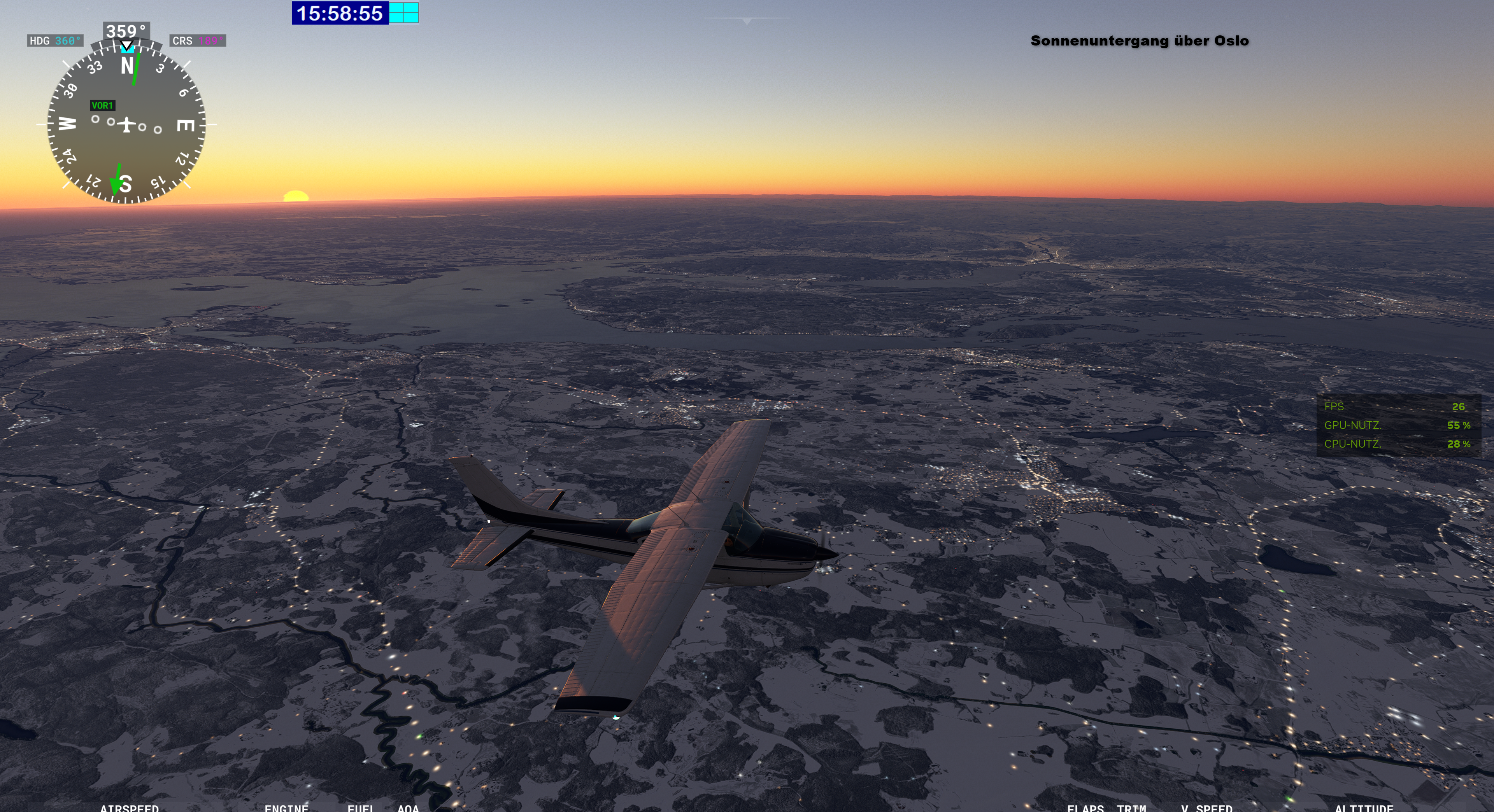Click the green VOR1 source label
Screen dimensions: 1494x812
(102, 105)
